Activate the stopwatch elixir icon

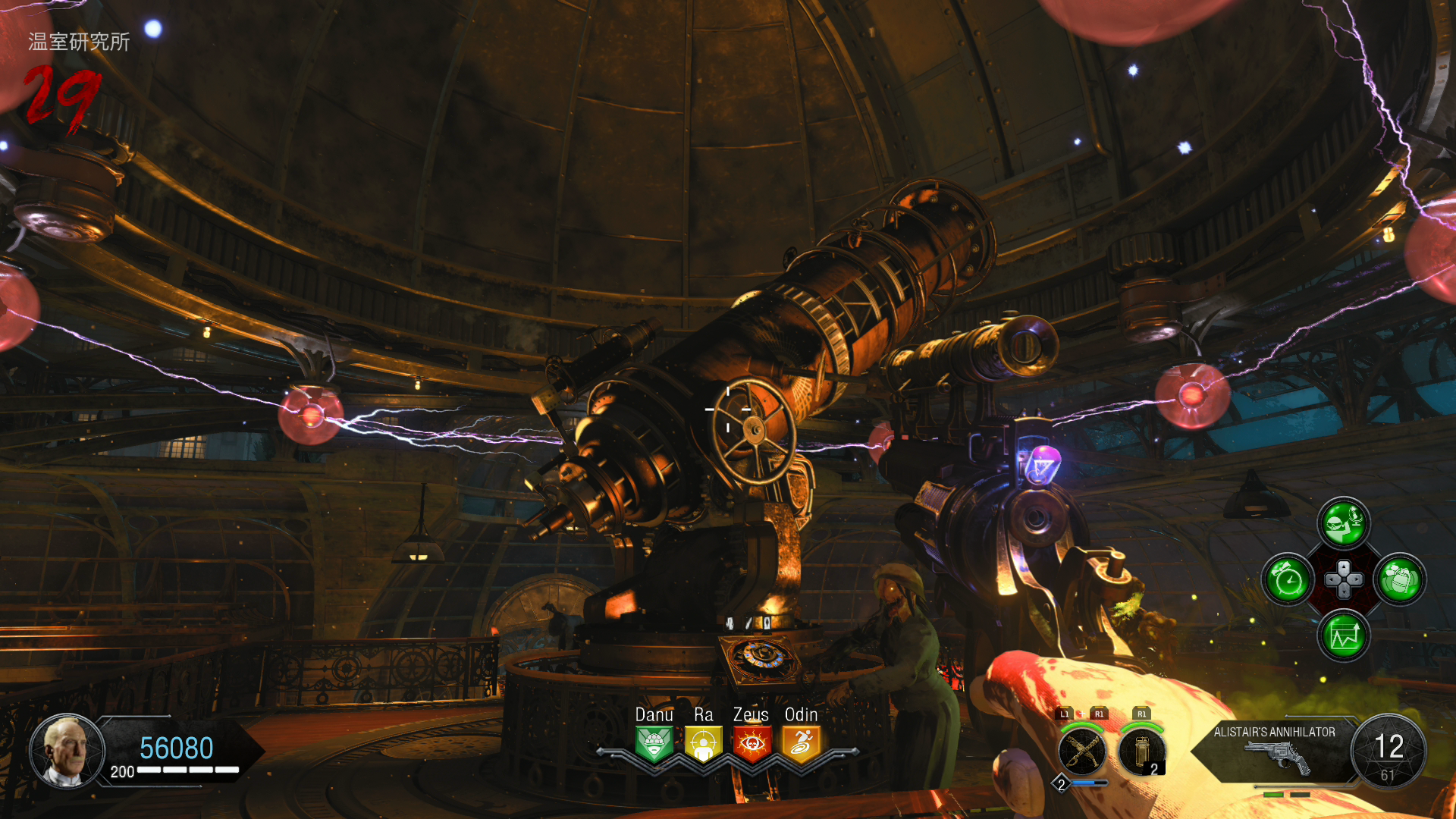(1288, 580)
